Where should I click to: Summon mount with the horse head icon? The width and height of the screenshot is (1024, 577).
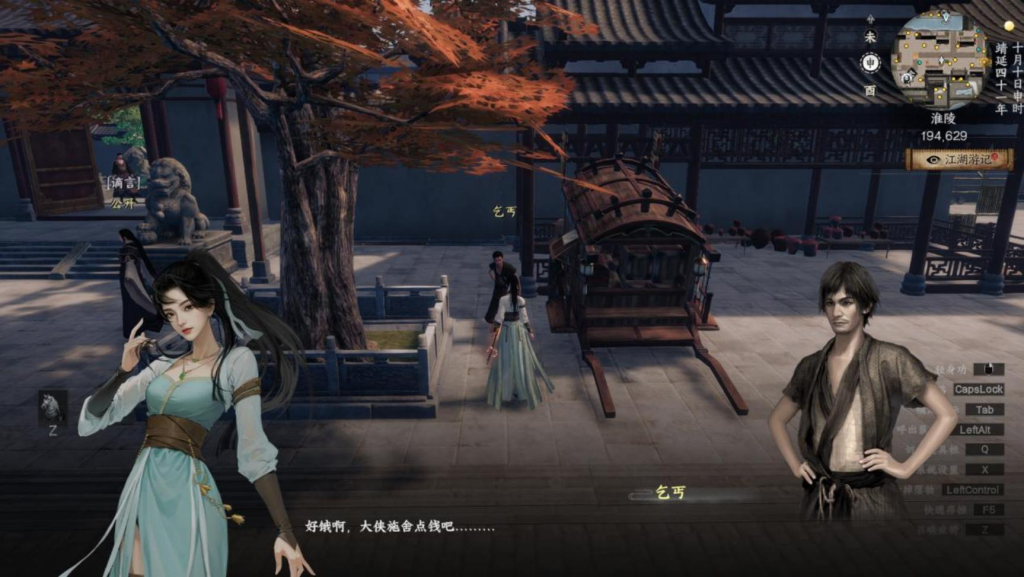[52, 406]
